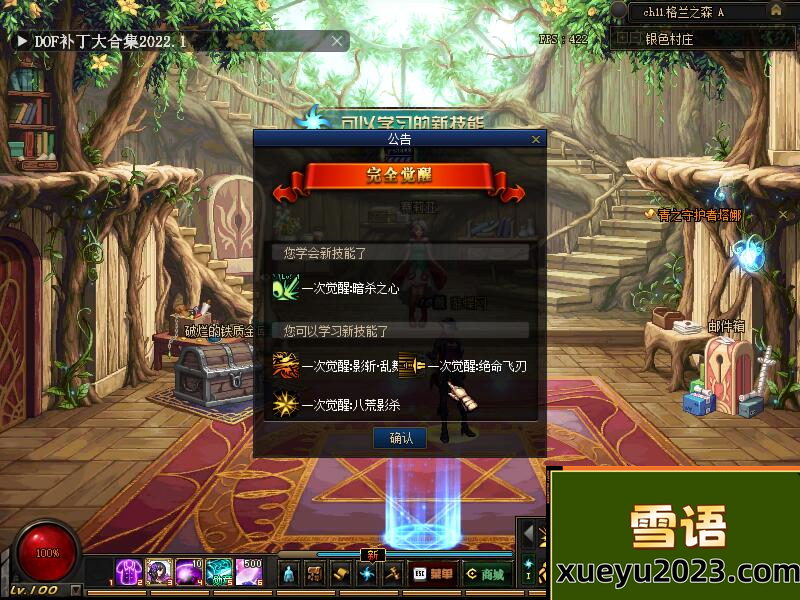This screenshot has width=800, height=600.
Task: Use the purple armor hotbar slot
Action: [129, 572]
